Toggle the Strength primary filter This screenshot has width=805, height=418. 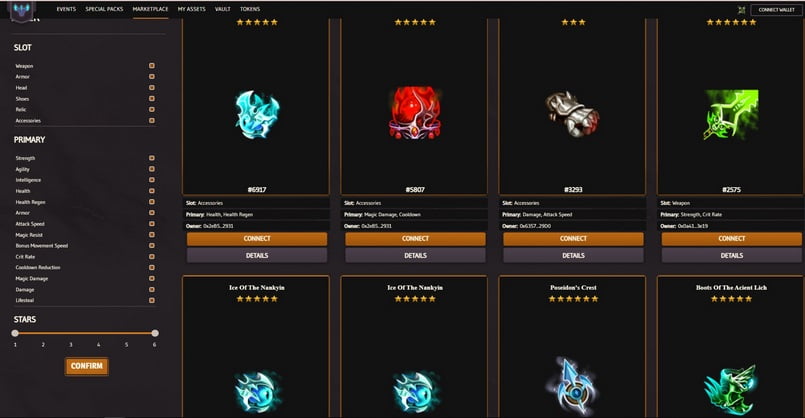point(152,158)
